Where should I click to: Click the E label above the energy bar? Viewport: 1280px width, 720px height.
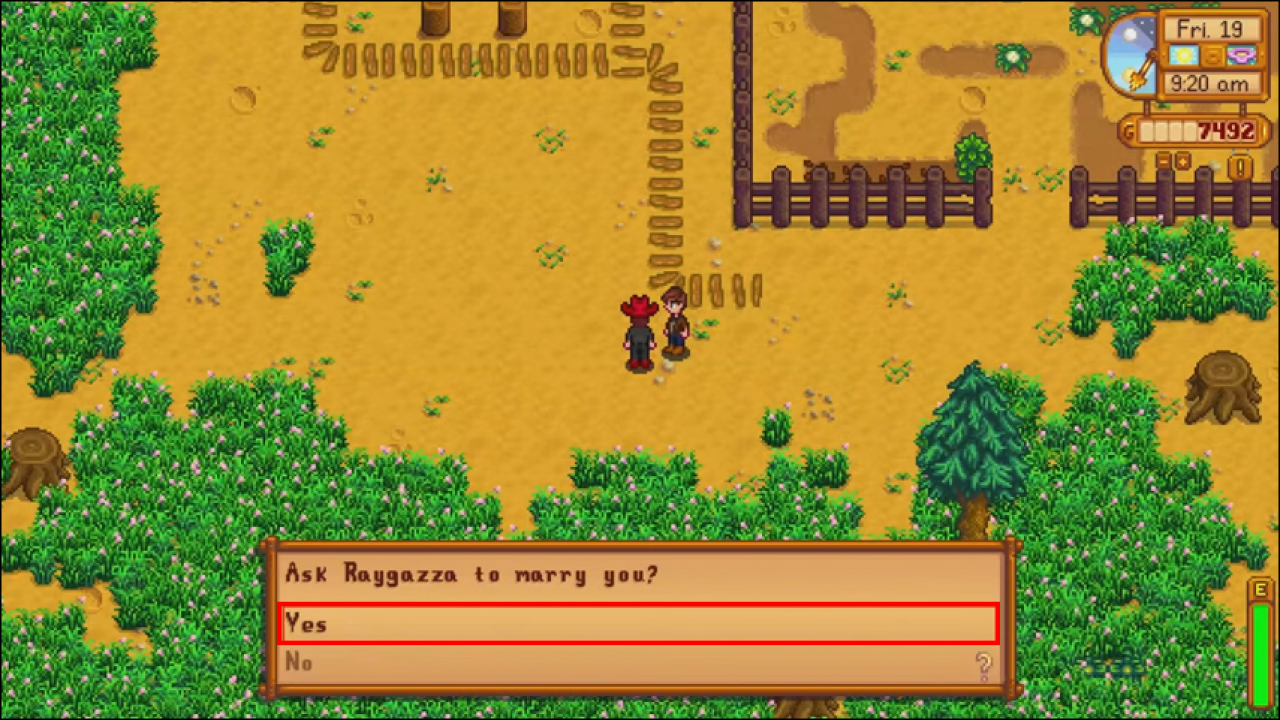click(x=1262, y=592)
